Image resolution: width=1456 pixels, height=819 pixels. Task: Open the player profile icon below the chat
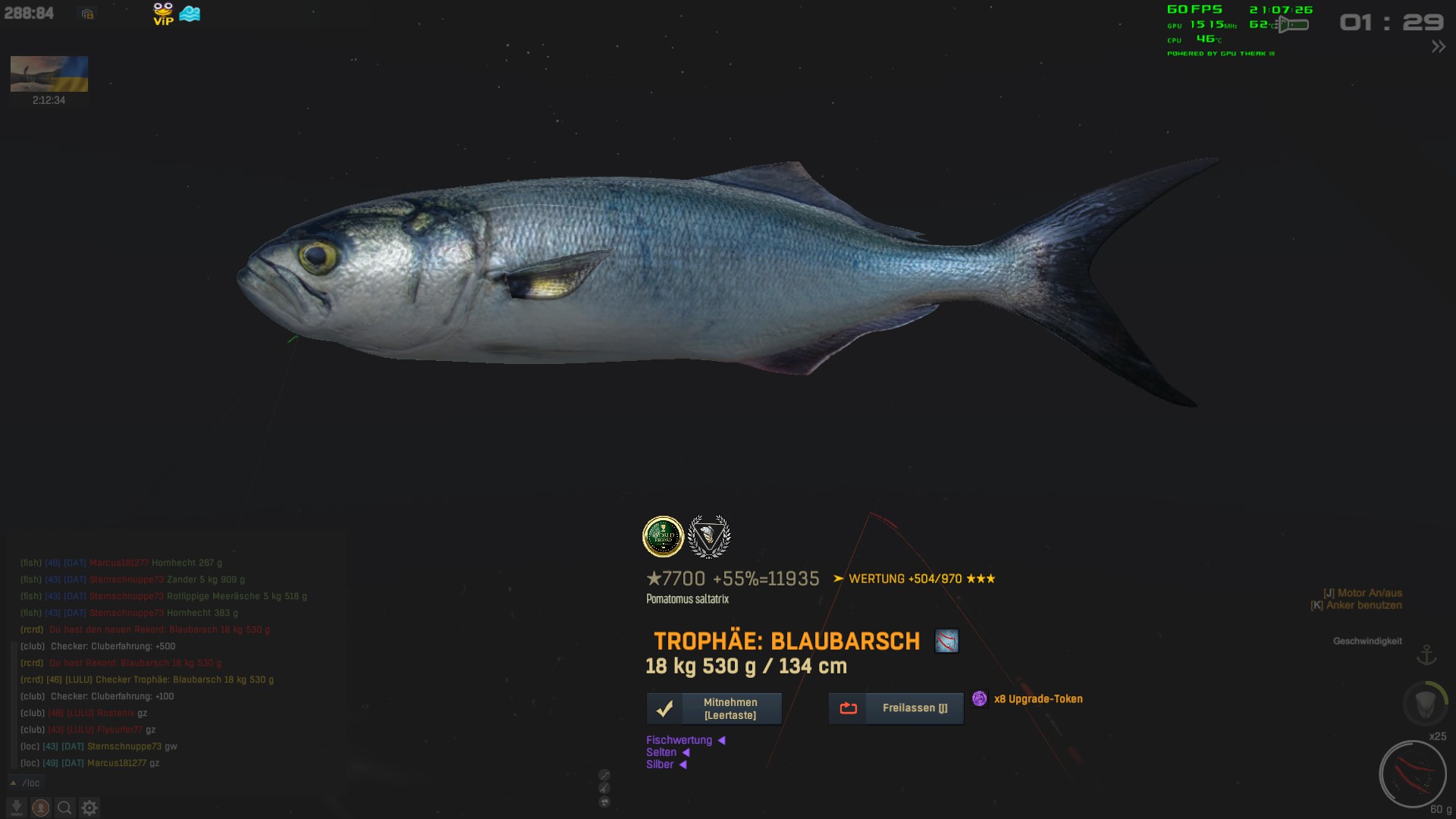[41, 808]
